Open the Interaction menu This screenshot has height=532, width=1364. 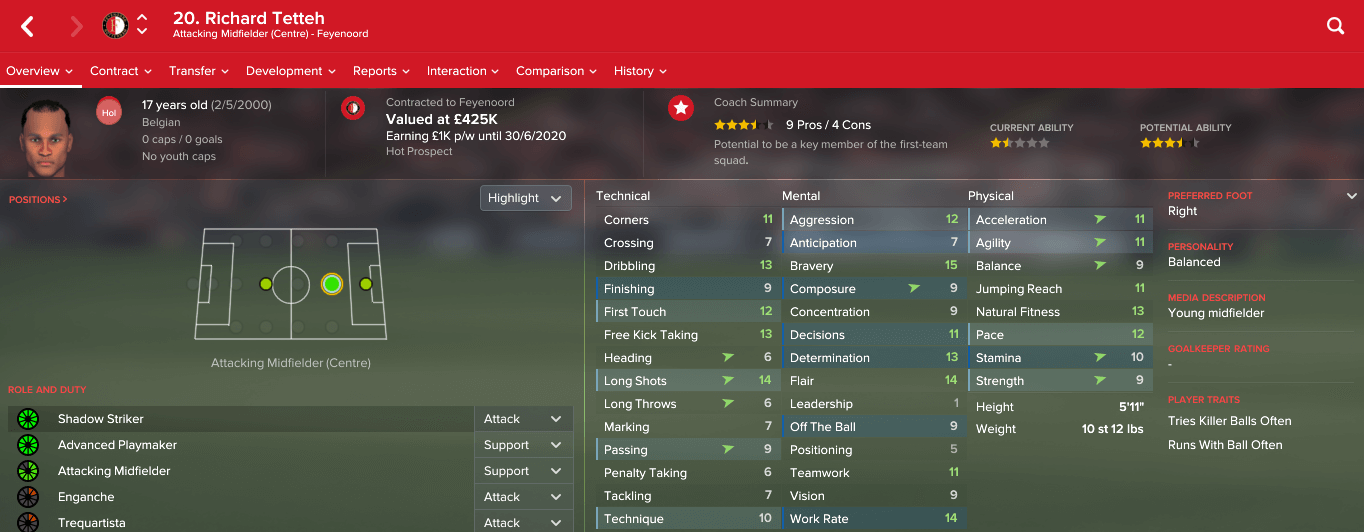pyautogui.click(x=463, y=71)
